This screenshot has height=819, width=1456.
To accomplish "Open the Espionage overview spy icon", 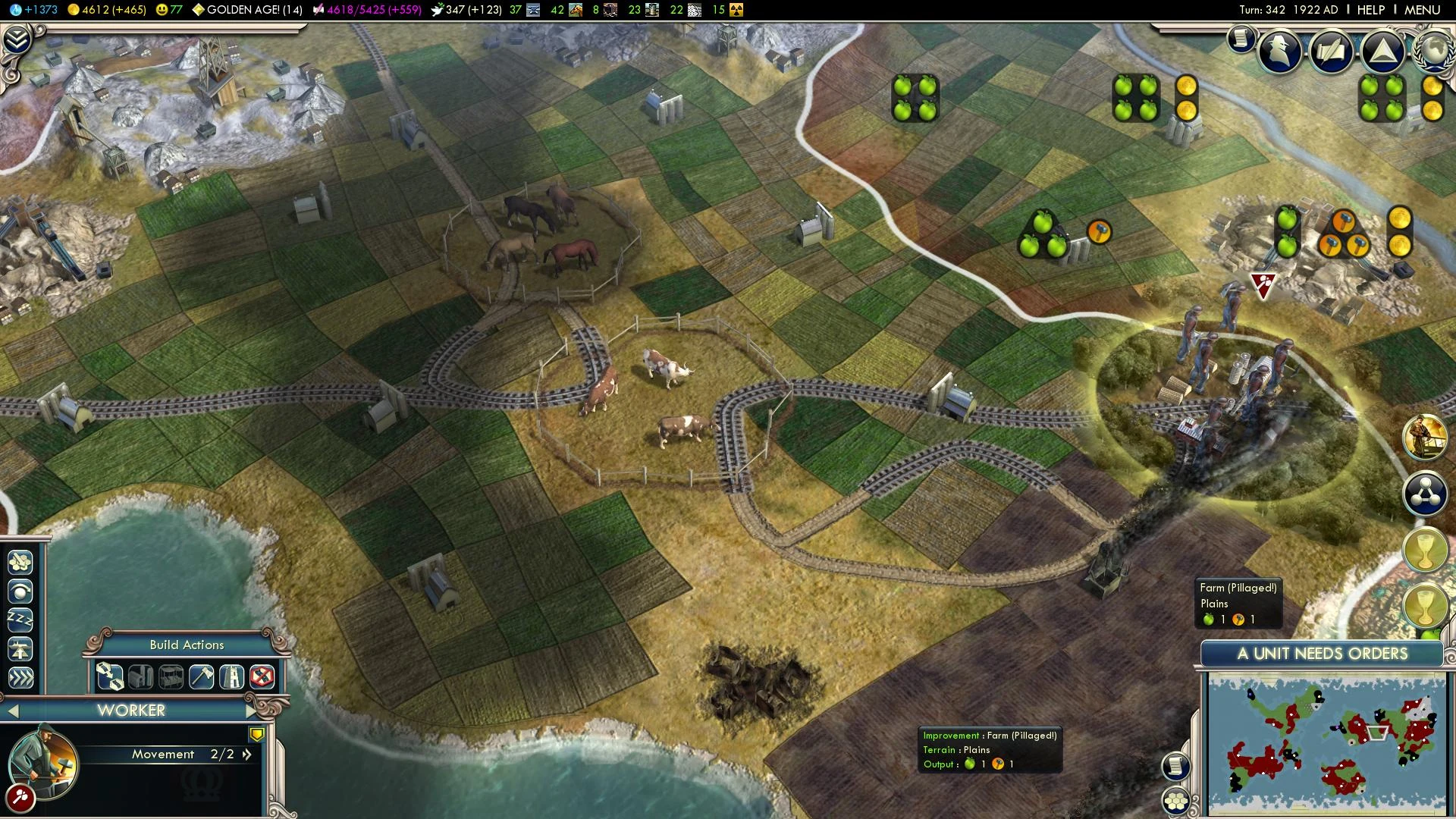I will pos(1278,50).
